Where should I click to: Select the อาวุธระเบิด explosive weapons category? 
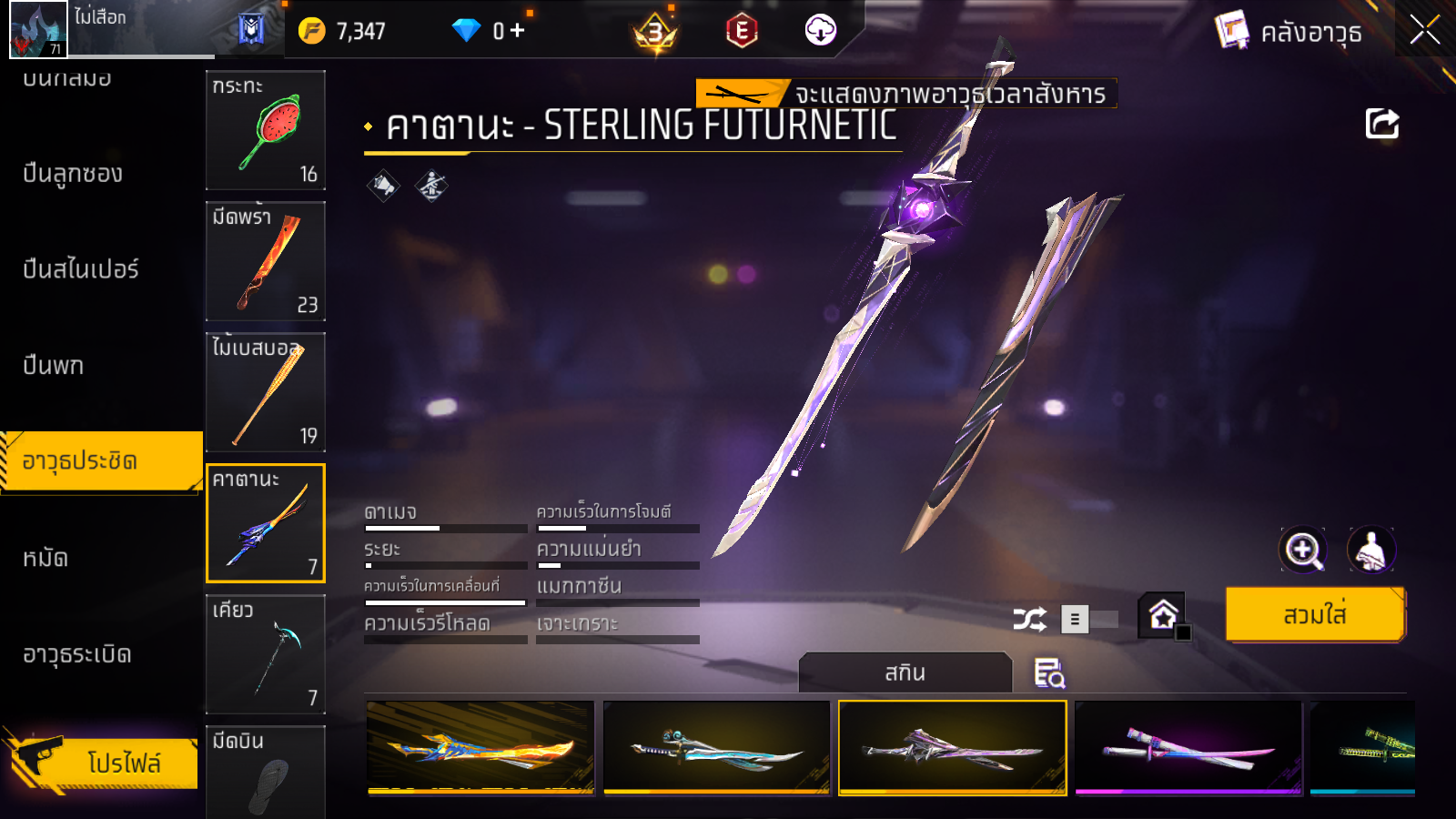click(77, 654)
